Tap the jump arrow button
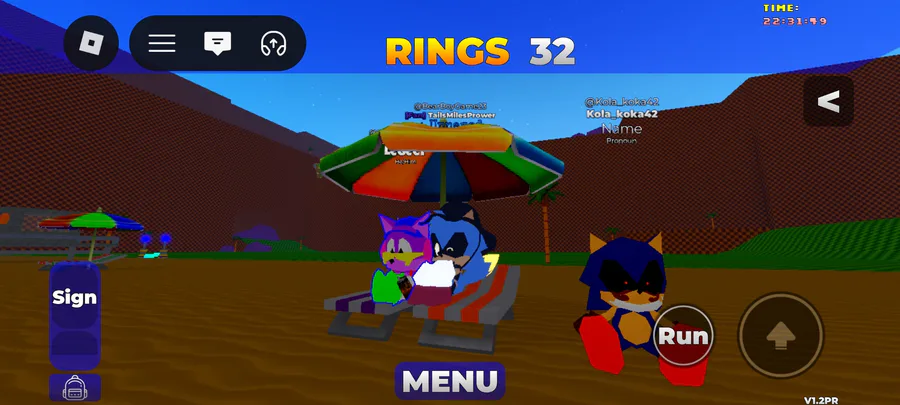This screenshot has width=900, height=405. coord(780,336)
